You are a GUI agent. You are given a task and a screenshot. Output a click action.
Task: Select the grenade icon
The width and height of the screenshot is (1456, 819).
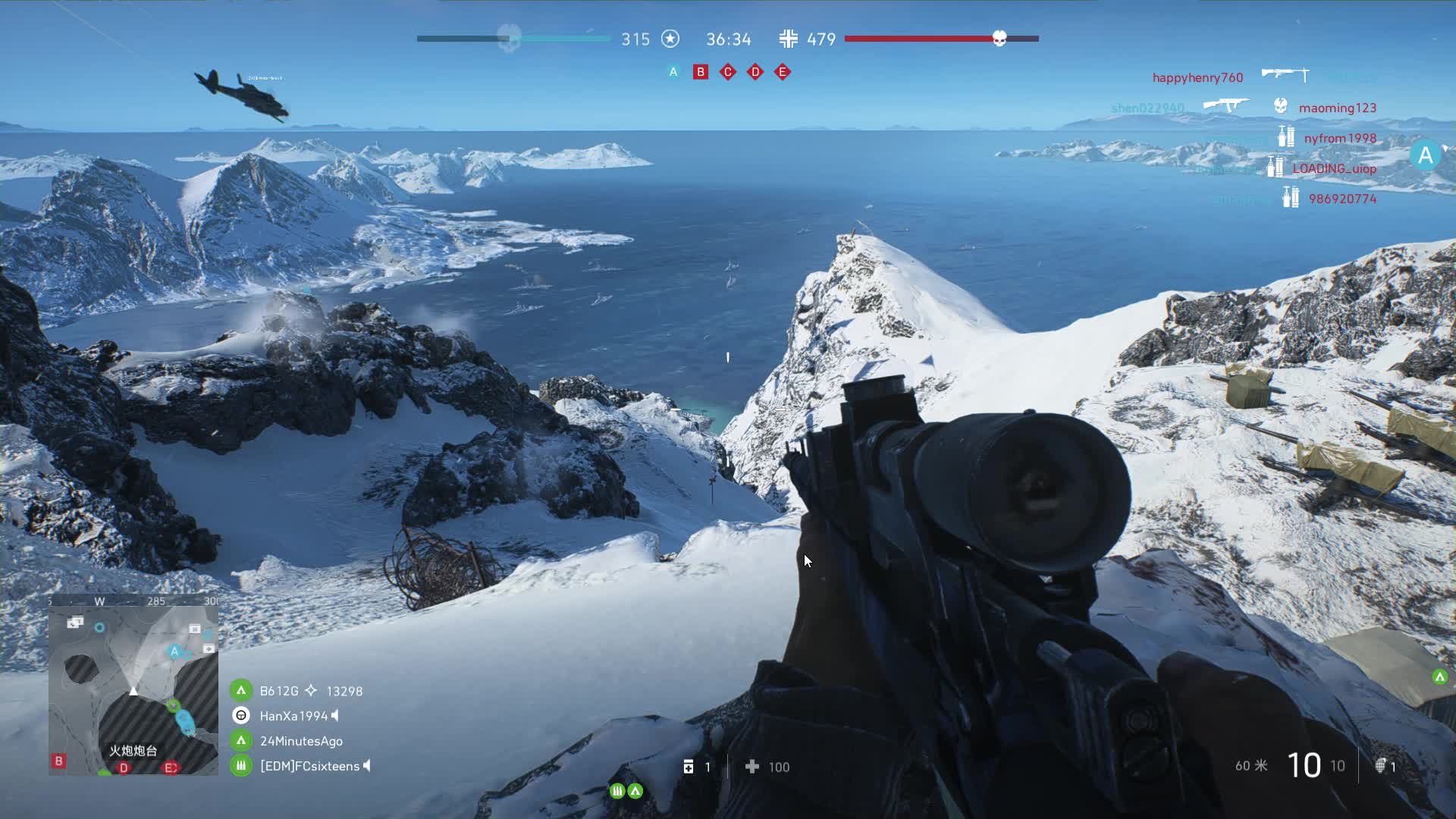click(x=1381, y=766)
